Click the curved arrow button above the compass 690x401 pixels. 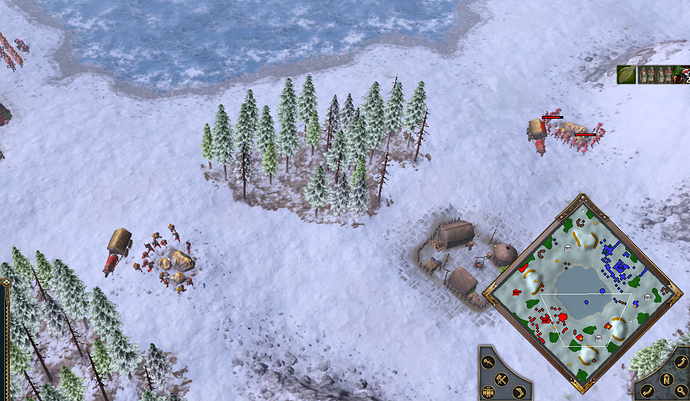pos(681,362)
